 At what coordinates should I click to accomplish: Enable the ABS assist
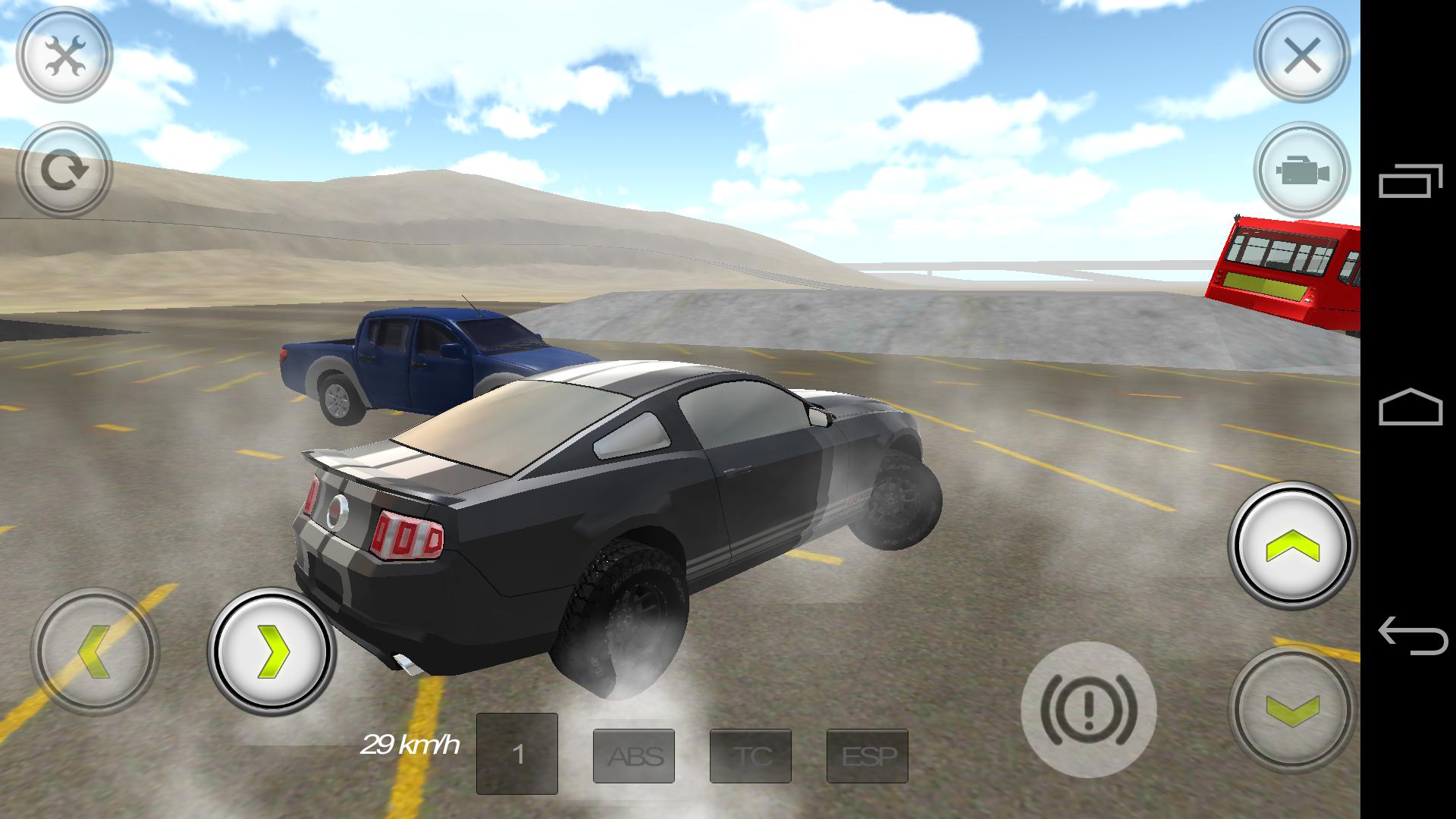635,756
